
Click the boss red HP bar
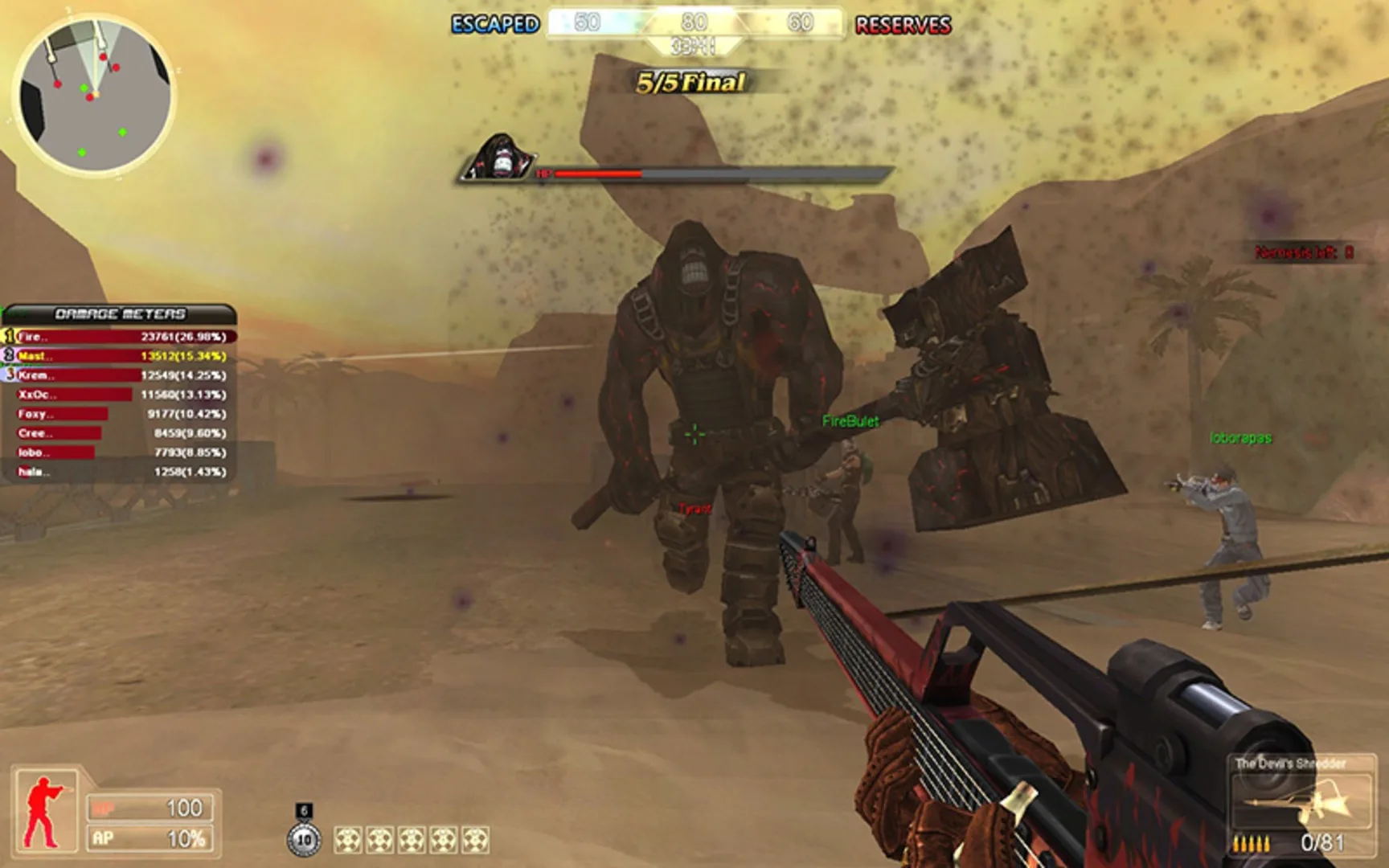point(600,172)
